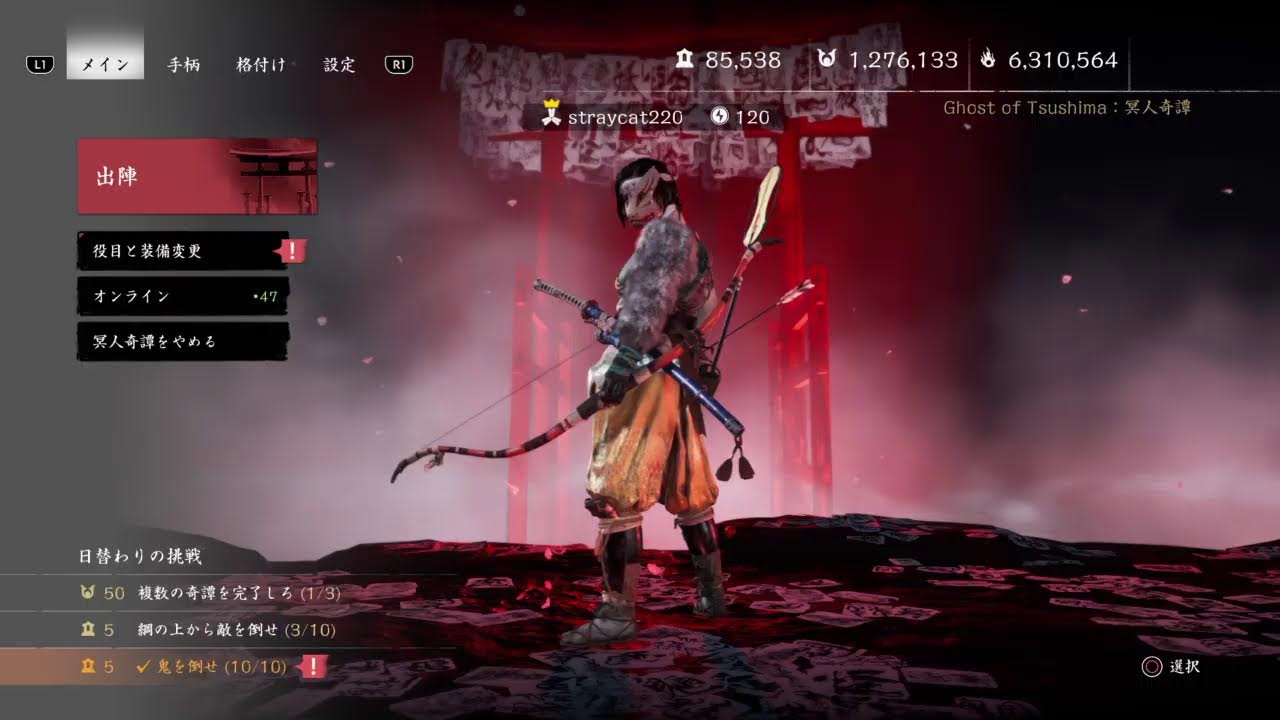Switch to the 格付け tab
Image resolution: width=1280 pixels, height=720 pixels.
pyautogui.click(x=260, y=64)
